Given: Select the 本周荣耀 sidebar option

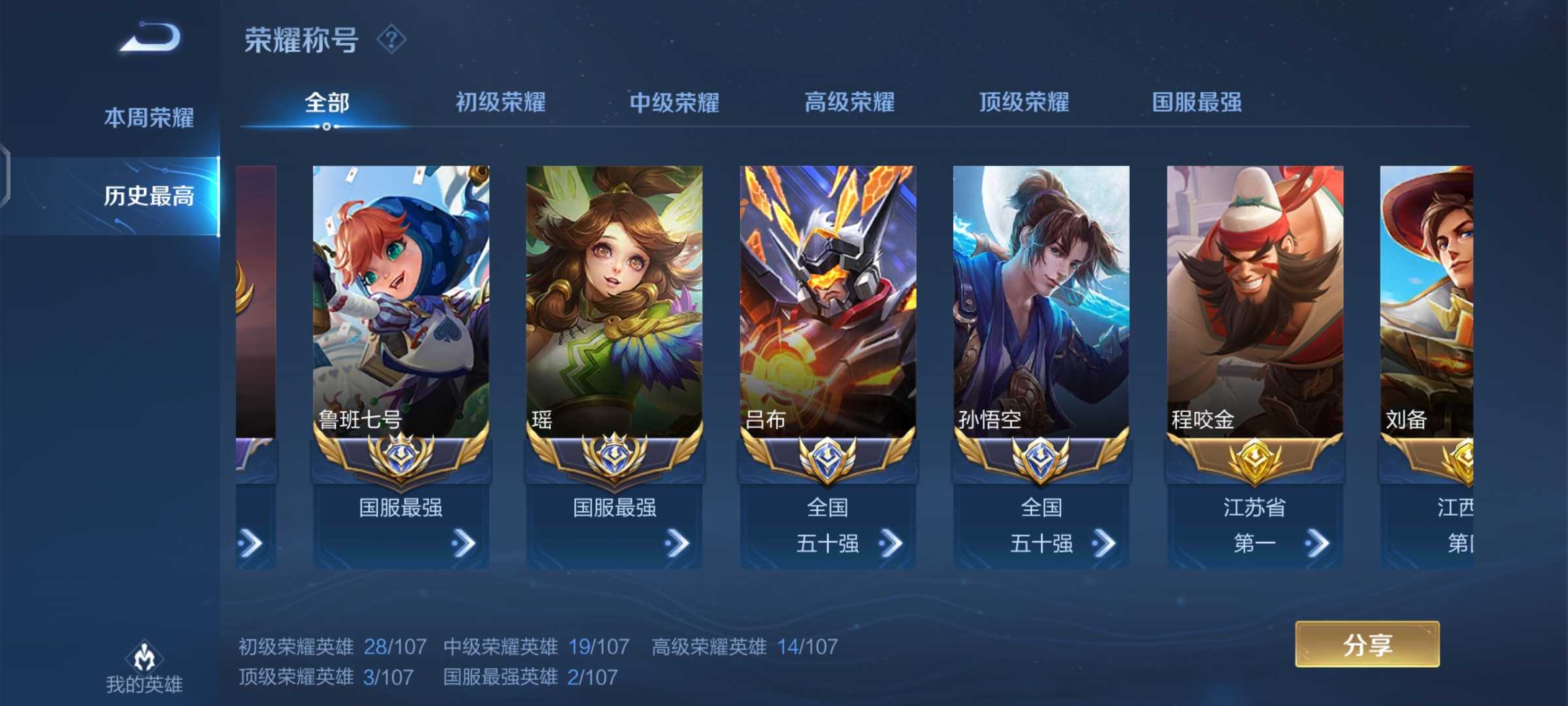Looking at the screenshot, I should pyautogui.click(x=149, y=117).
